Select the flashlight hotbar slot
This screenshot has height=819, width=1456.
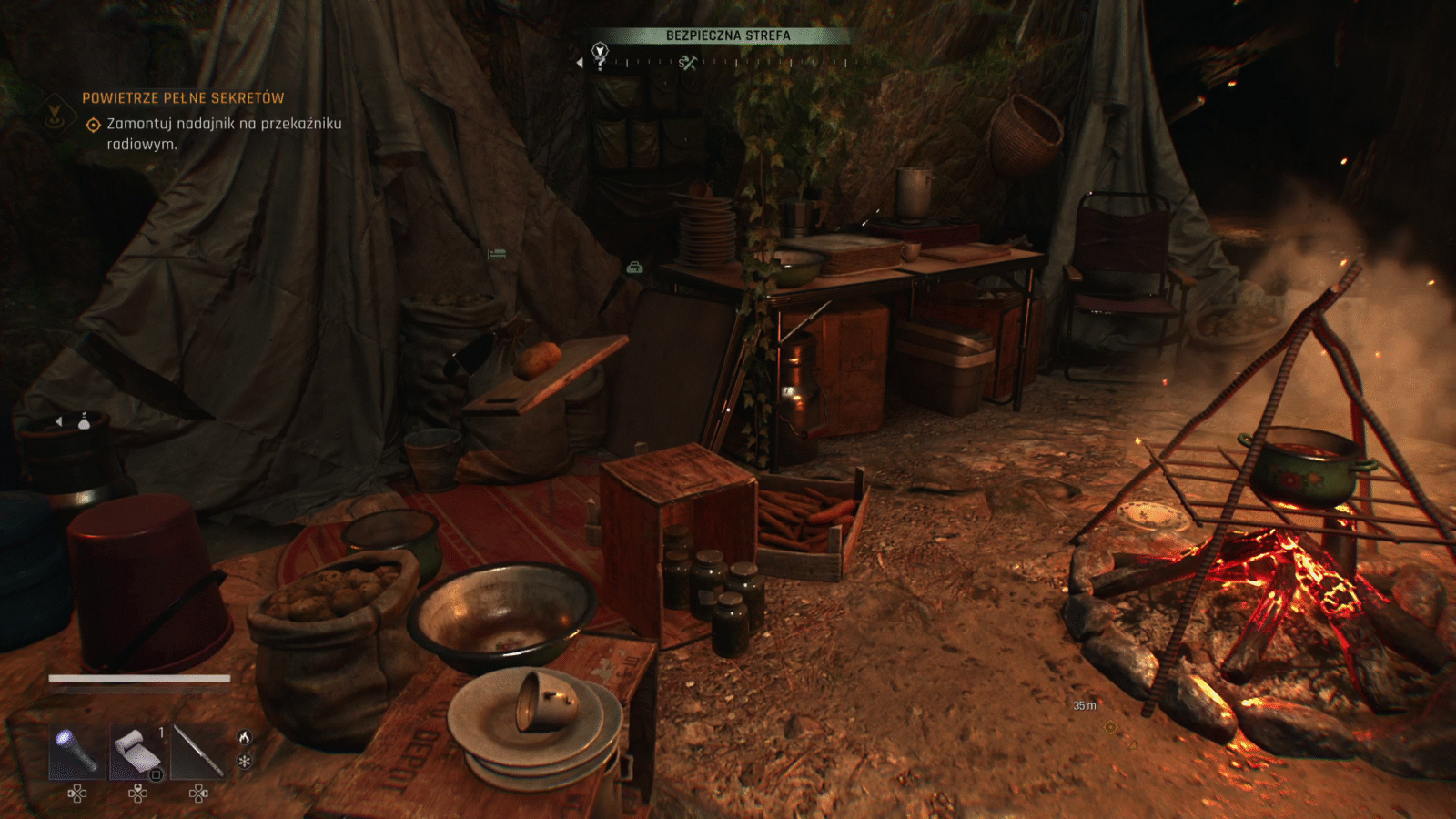pos(77,752)
